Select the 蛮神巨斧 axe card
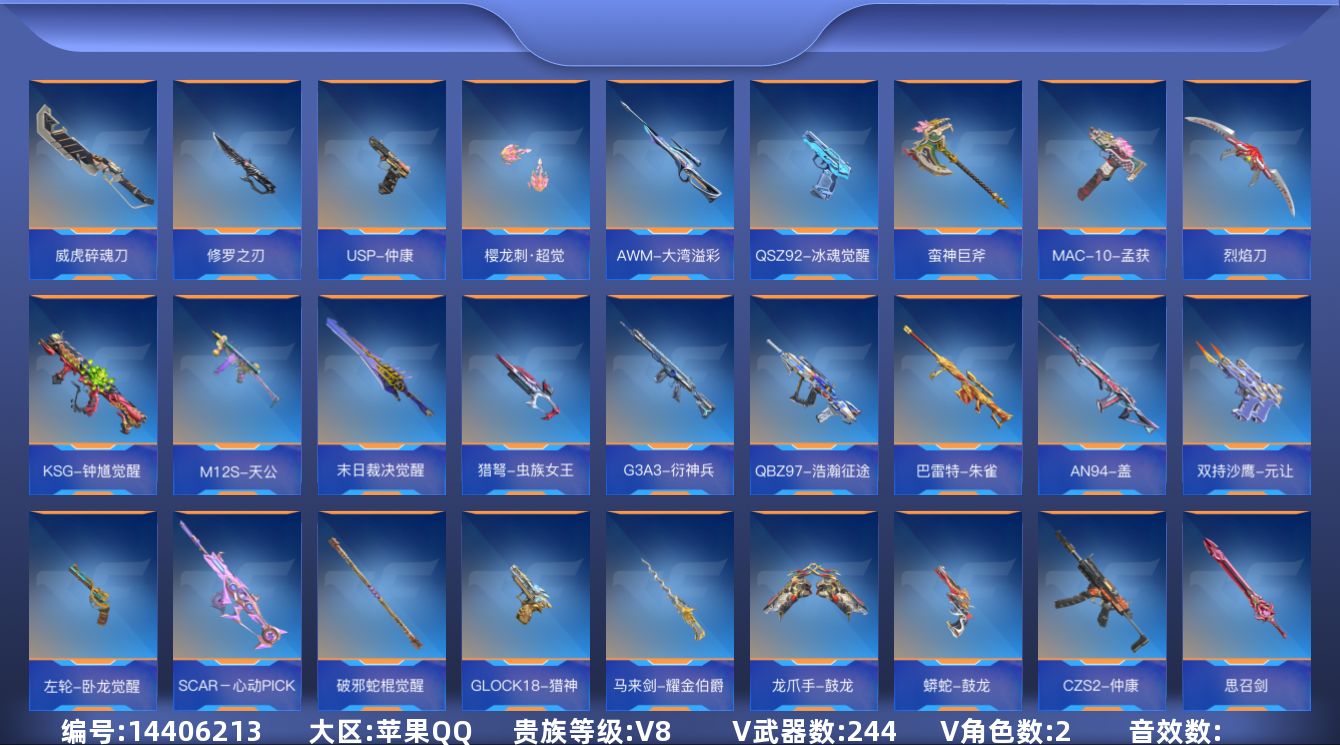This screenshot has width=1340, height=745. pos(957,170)
